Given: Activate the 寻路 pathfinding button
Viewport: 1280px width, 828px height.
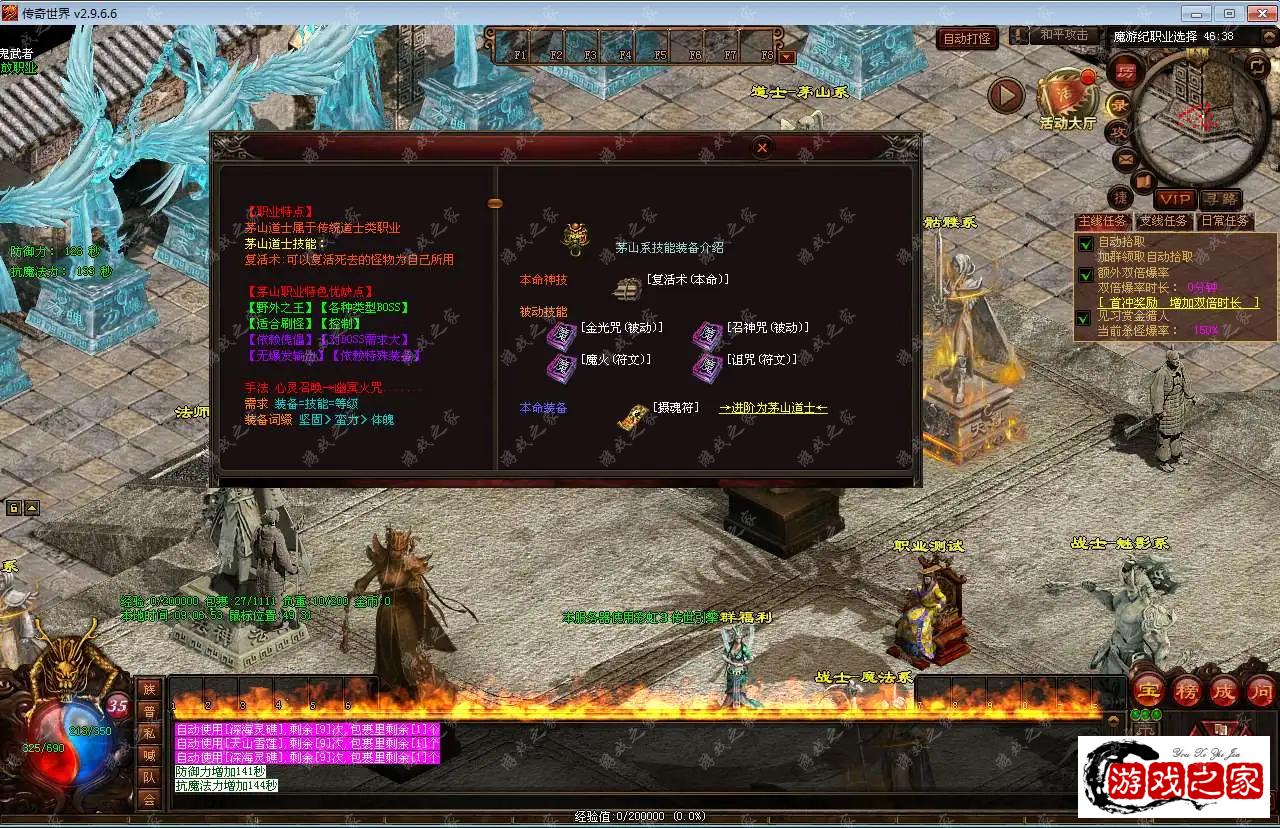Looking at the screenshot, I should (x=1220, y=199).
